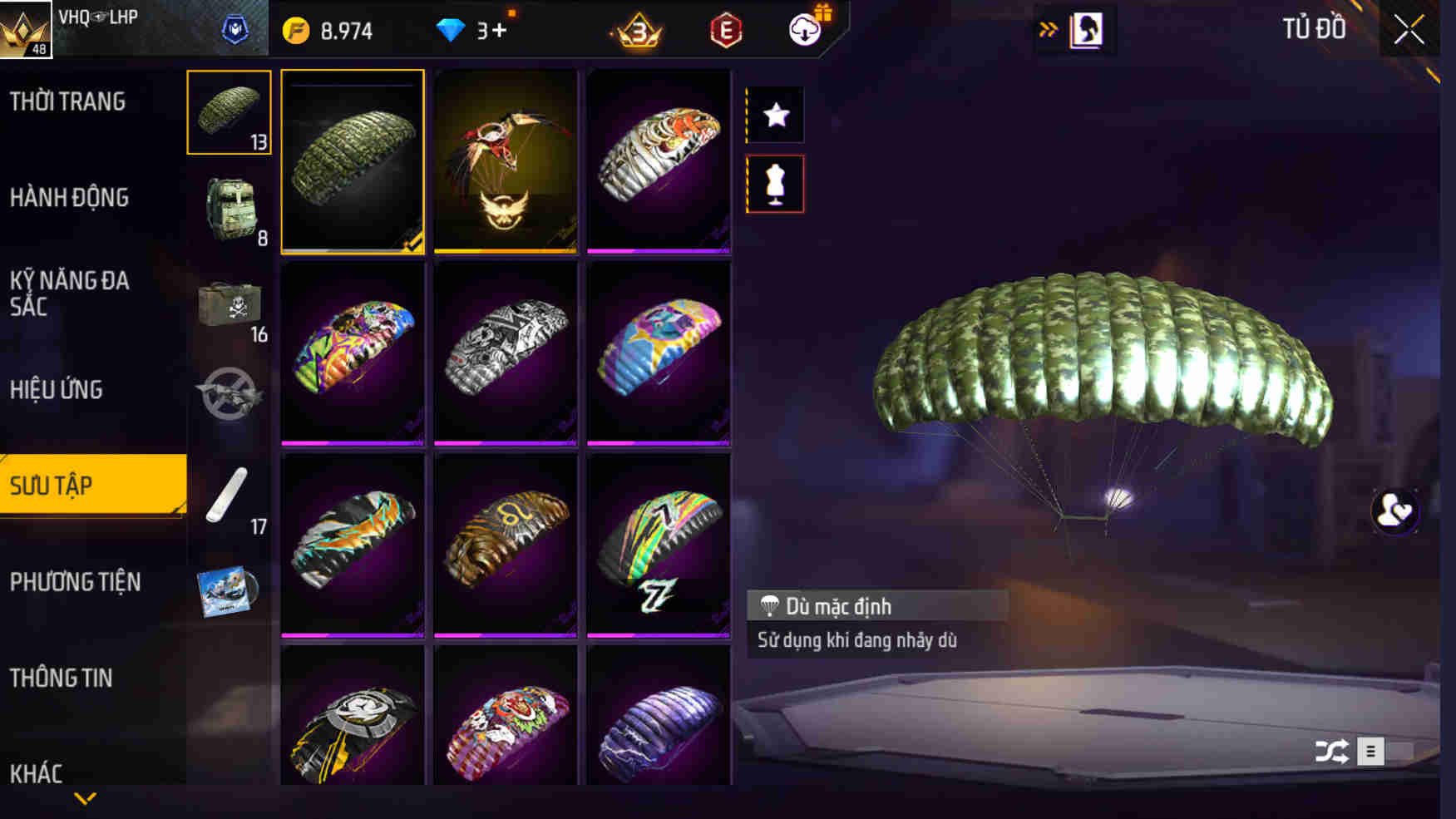
Task: Click the download gift icon in top bar
Action: click(804, 28)
